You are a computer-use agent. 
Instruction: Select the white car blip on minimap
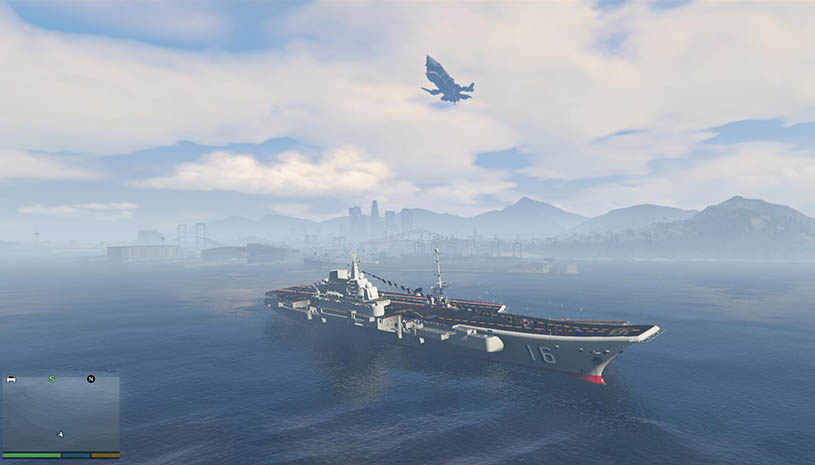pyautogui.click(x=11, y=380)
